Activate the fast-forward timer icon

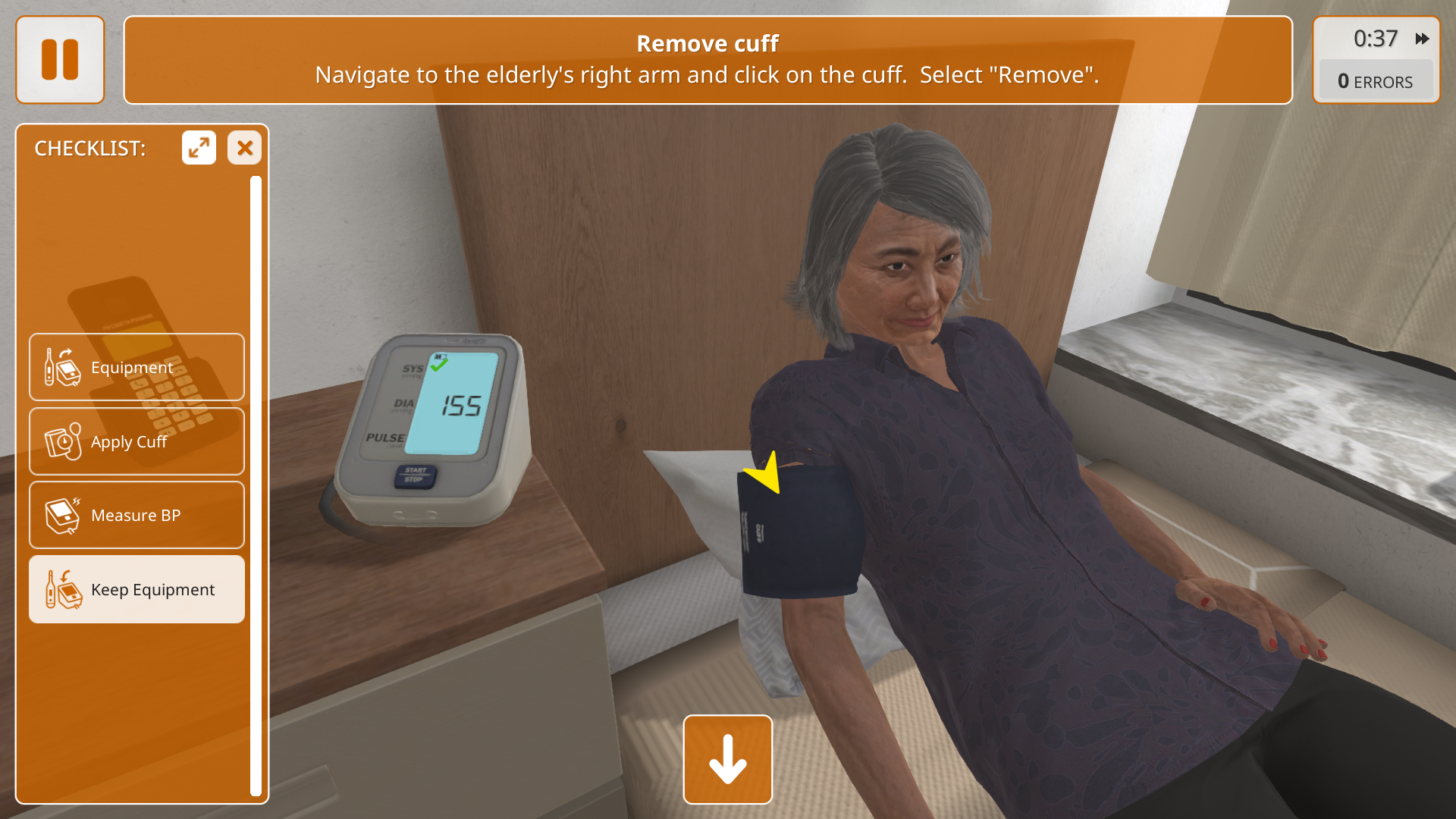click(x=1422, y=39)
